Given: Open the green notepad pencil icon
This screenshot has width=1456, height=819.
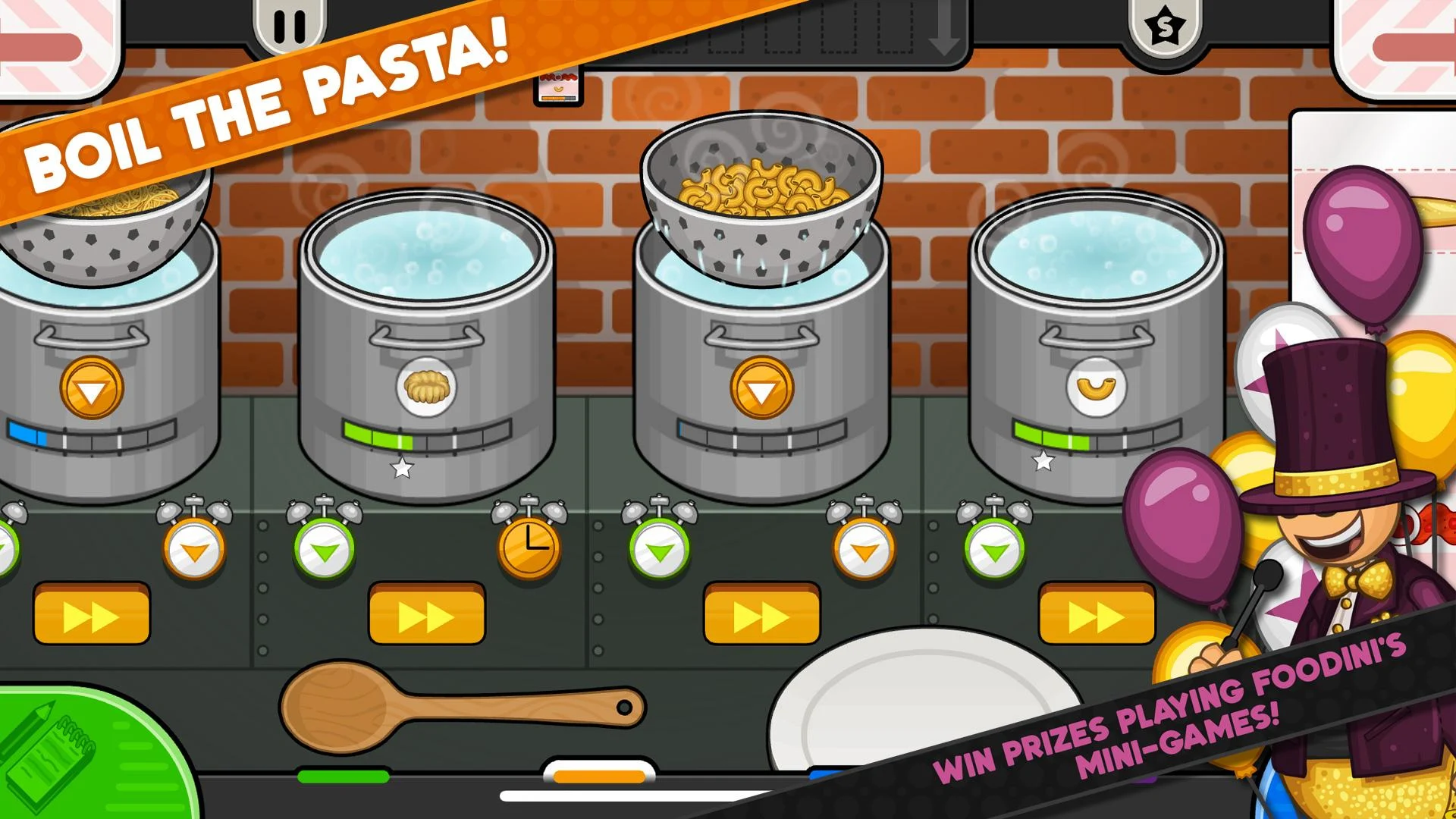Looking at the screenshot, I should [45, 751].
